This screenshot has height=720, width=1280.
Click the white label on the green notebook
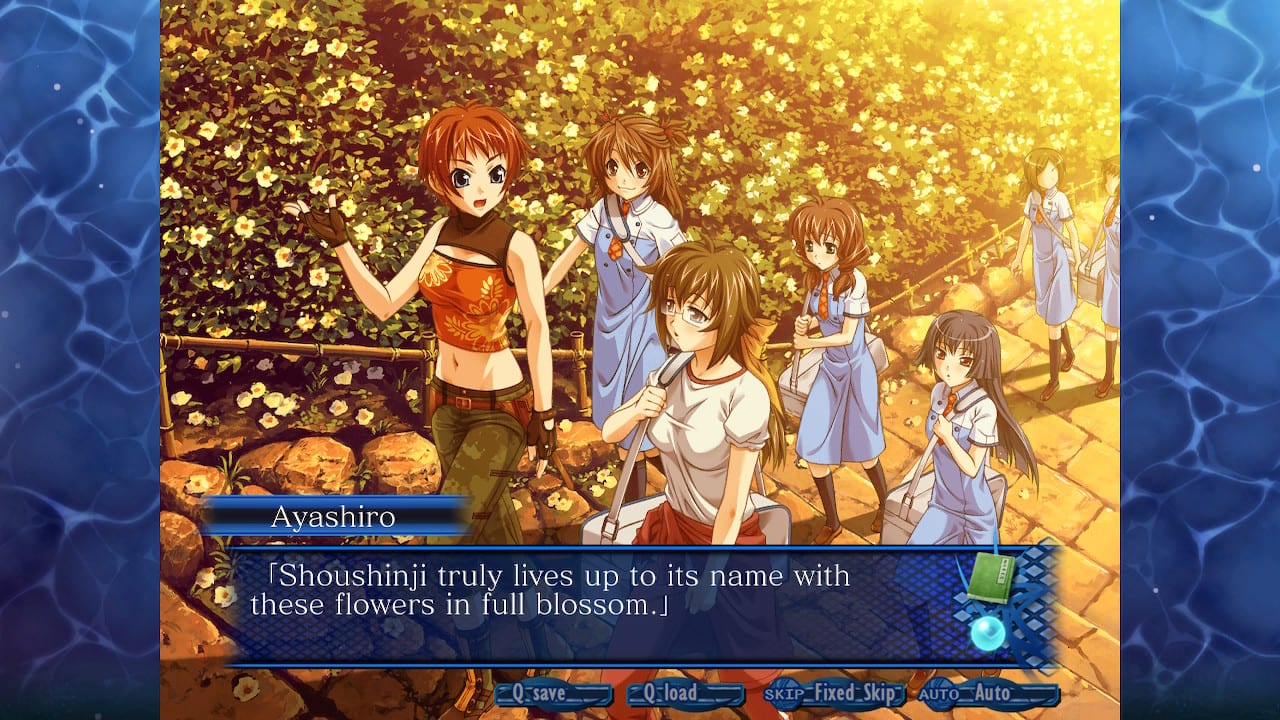1003,570
